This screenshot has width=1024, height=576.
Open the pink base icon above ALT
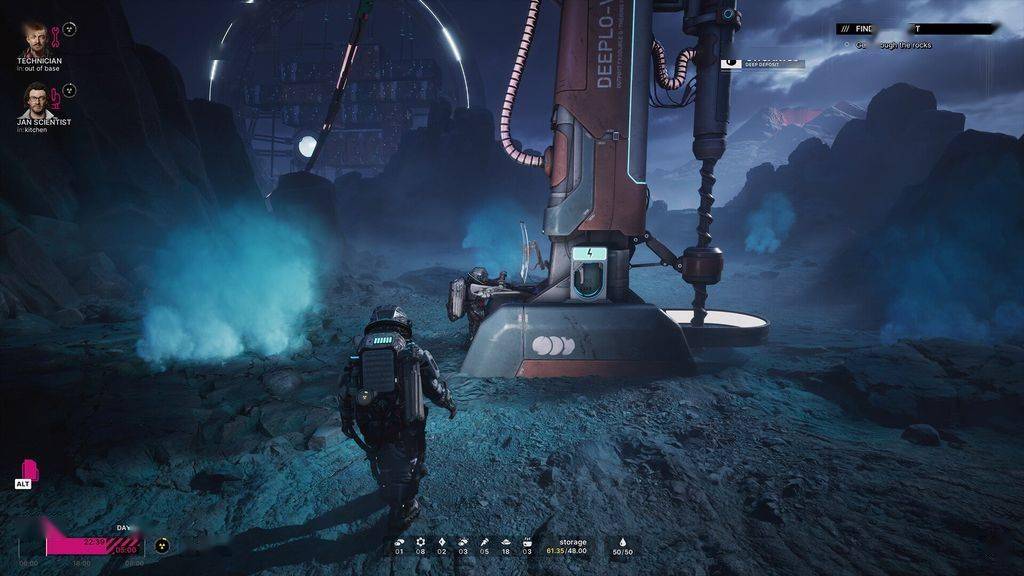coord(30,467)
